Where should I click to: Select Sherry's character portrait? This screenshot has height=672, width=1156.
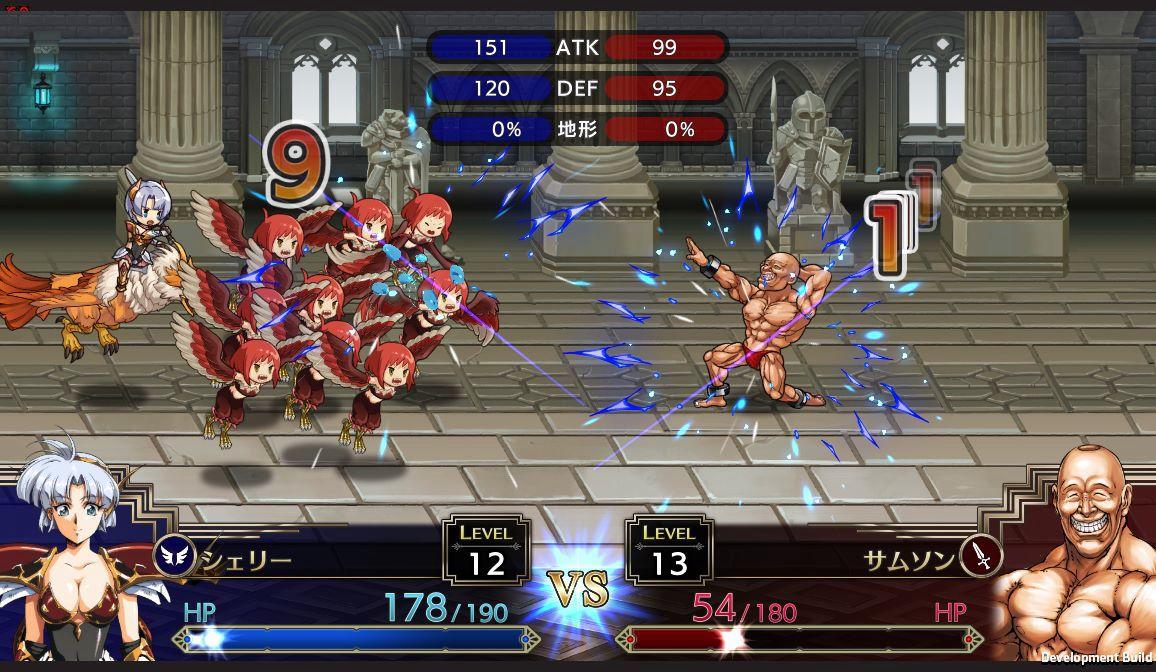point(75,560)
